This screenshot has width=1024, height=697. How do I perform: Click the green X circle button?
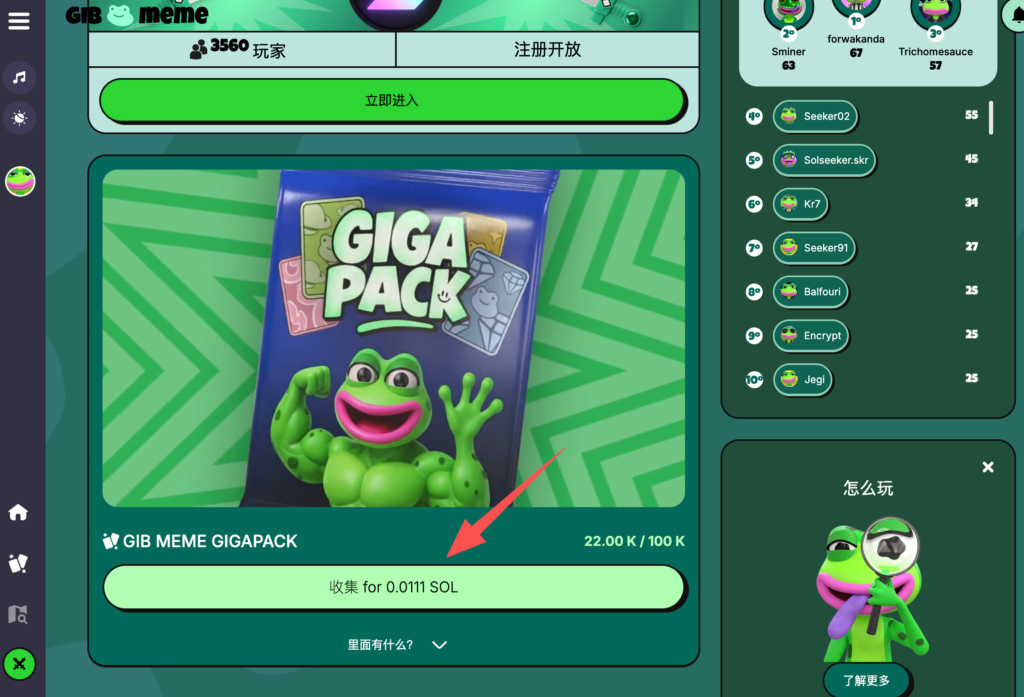(x=19, y=664)
